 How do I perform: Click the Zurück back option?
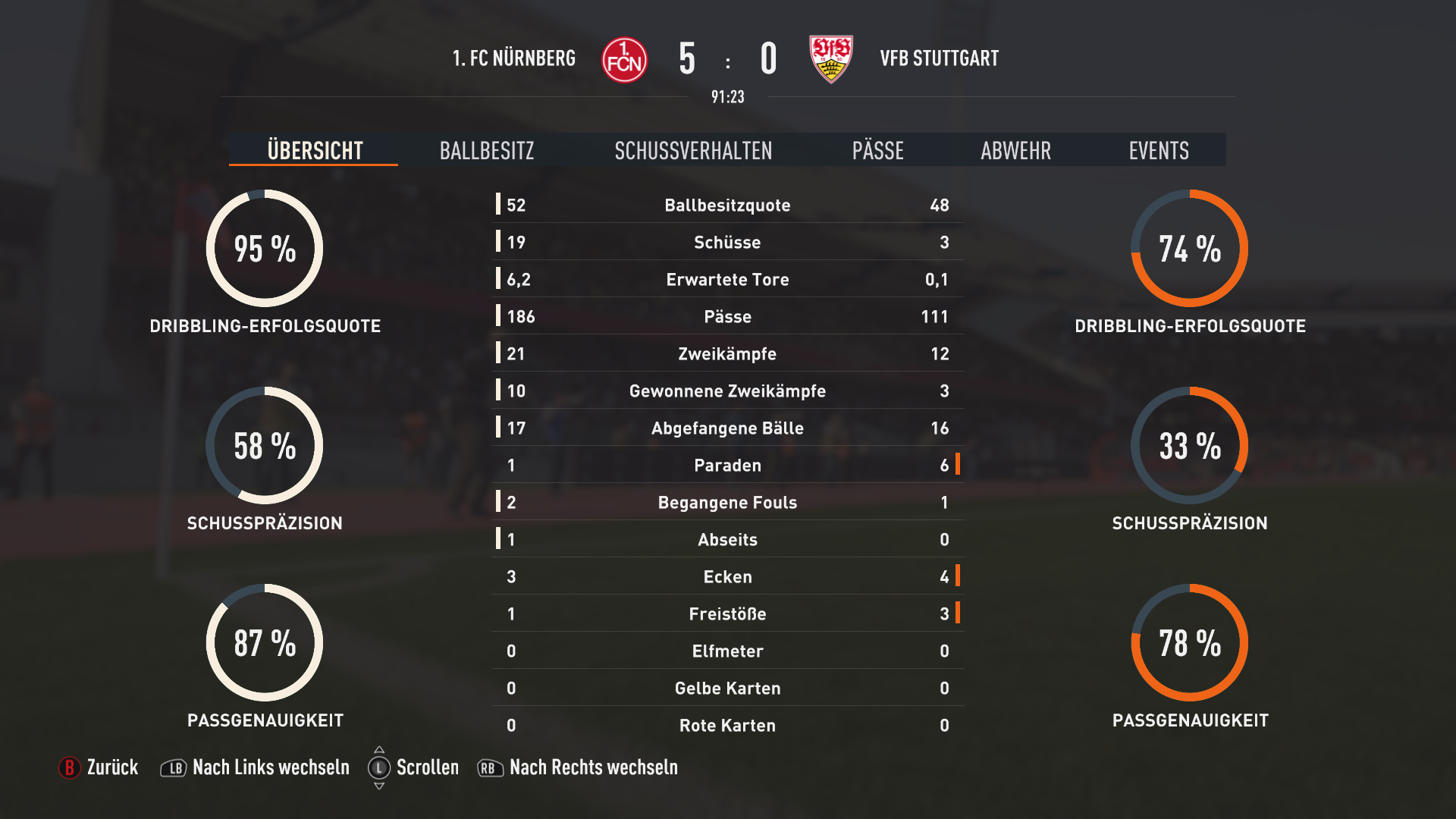pos(99,767)
